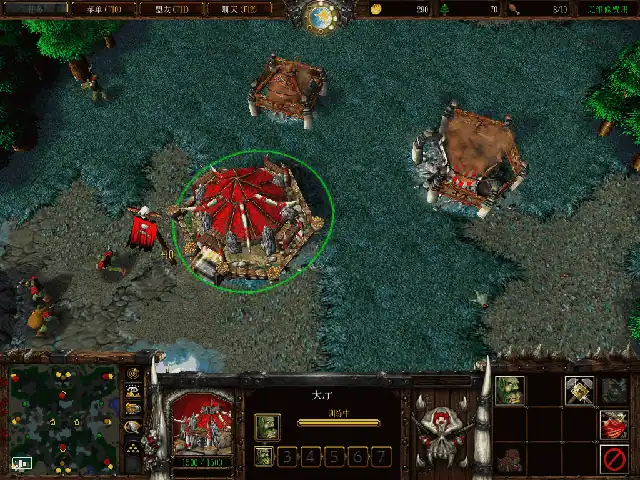Open the allies menu in top bar
Screen dimensions: 640x480
pyautogui.click(x=178, y=9)
